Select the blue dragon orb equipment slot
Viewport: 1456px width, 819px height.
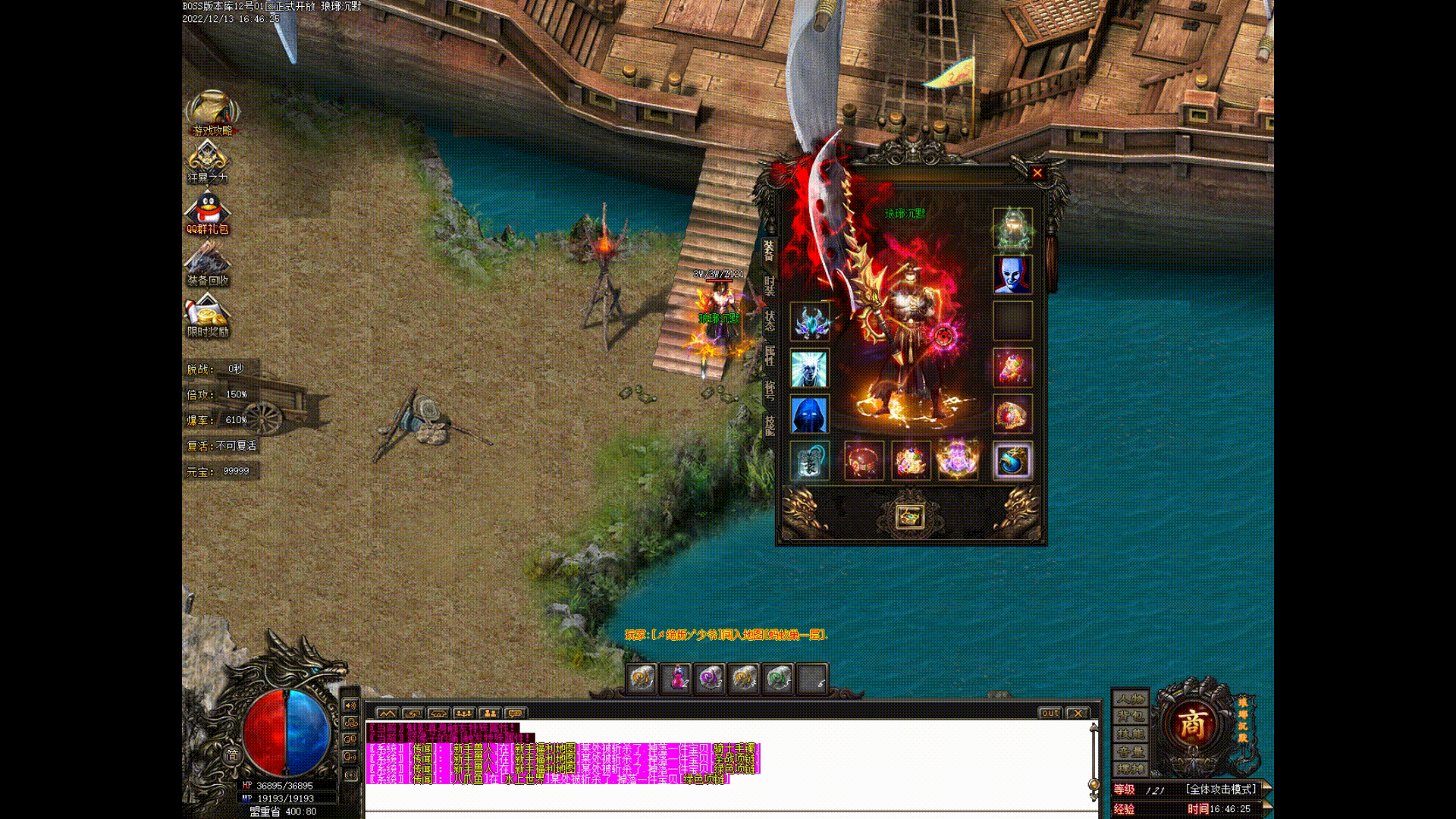(x=1012, y=460)
